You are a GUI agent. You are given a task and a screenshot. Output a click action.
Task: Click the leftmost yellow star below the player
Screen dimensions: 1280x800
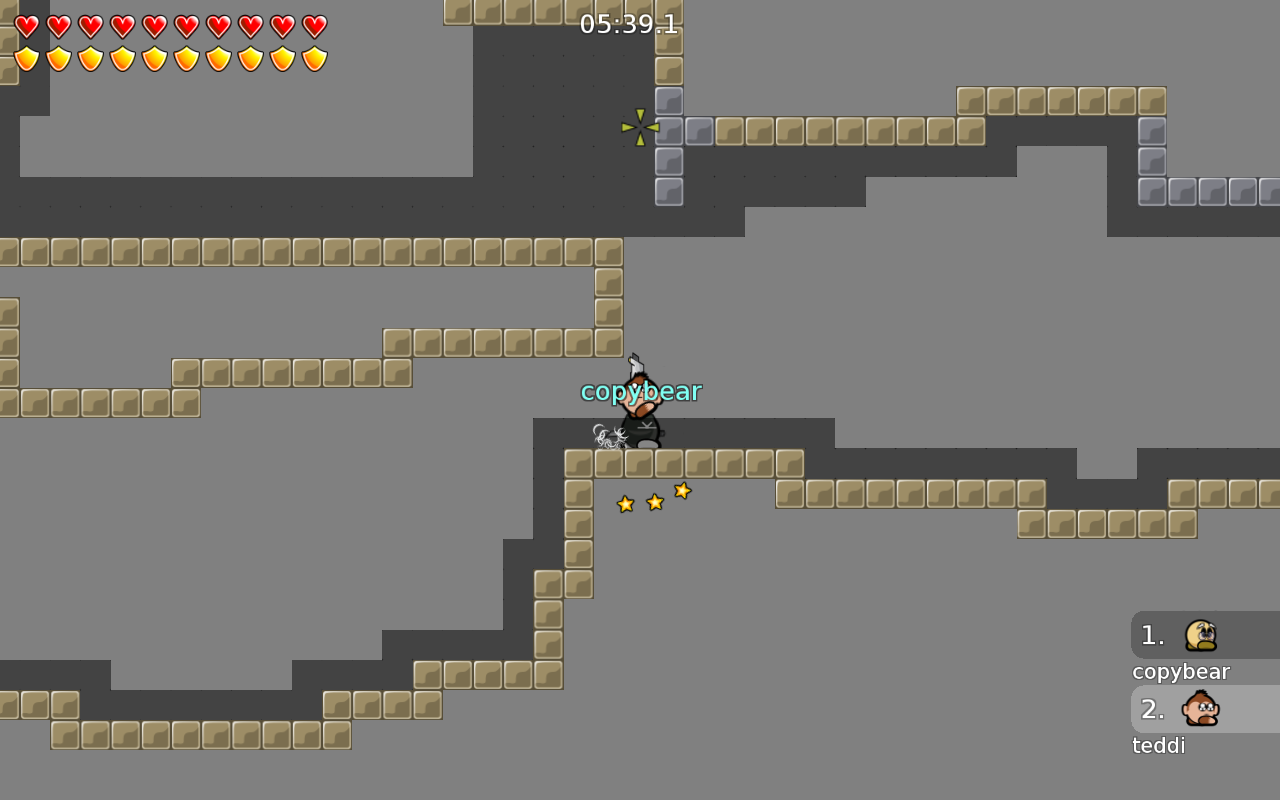pyautogui.click(x=625, y=504)
